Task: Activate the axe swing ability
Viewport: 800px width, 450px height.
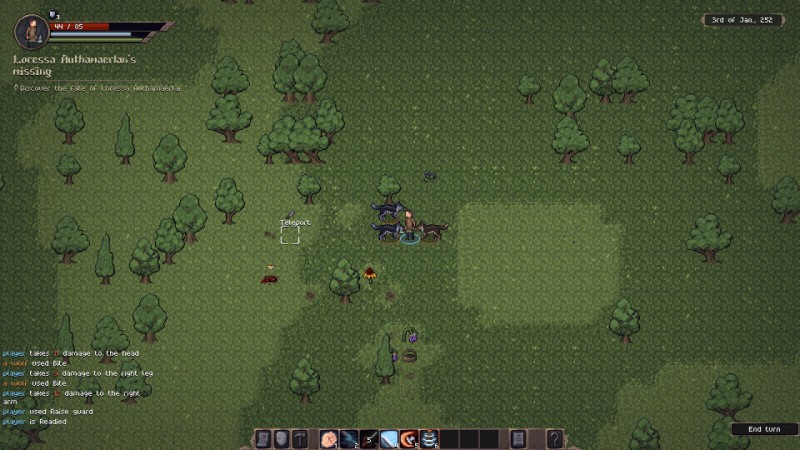Action: 409,438
